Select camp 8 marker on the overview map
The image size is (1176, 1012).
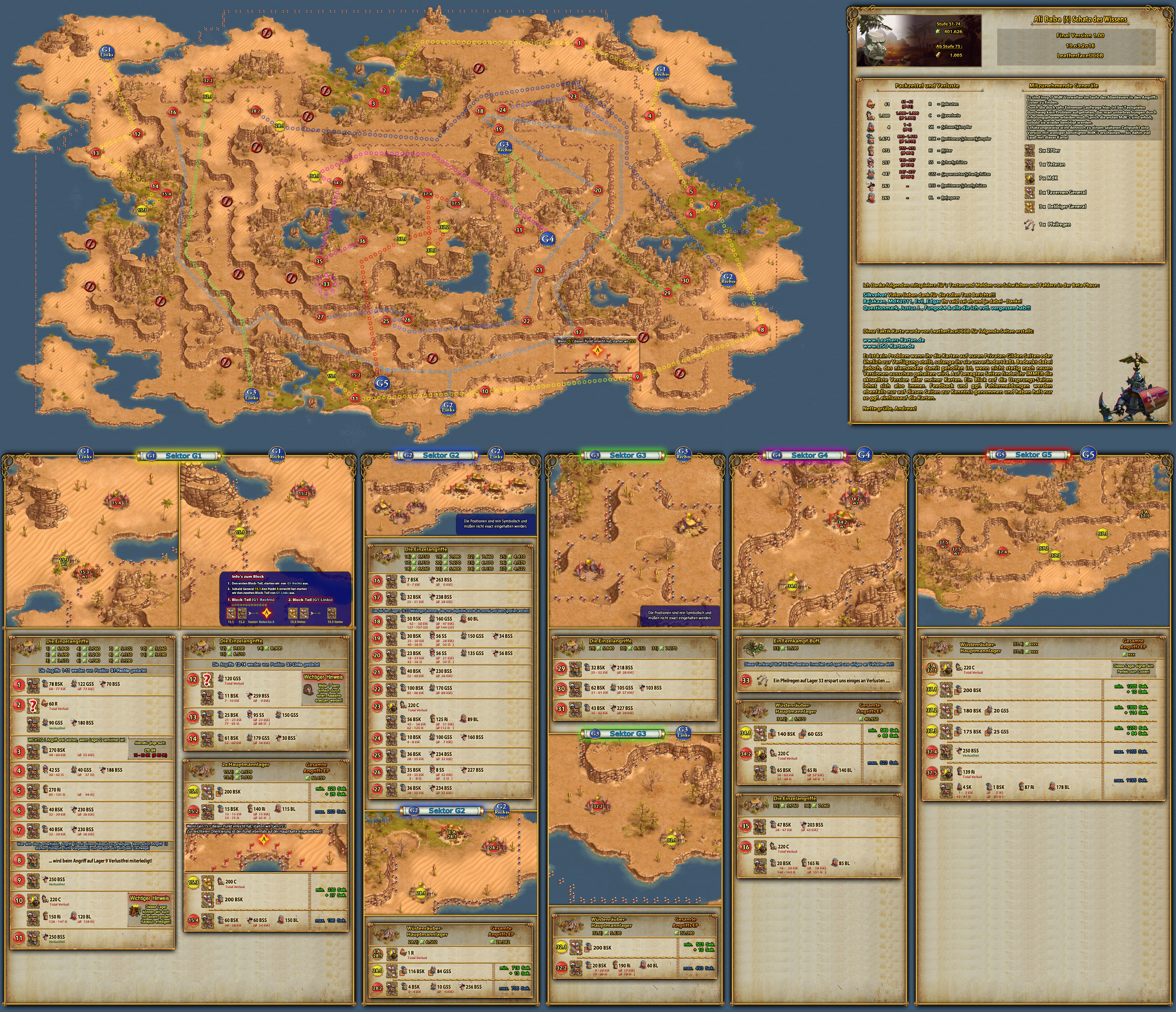(x=762, y=330)
